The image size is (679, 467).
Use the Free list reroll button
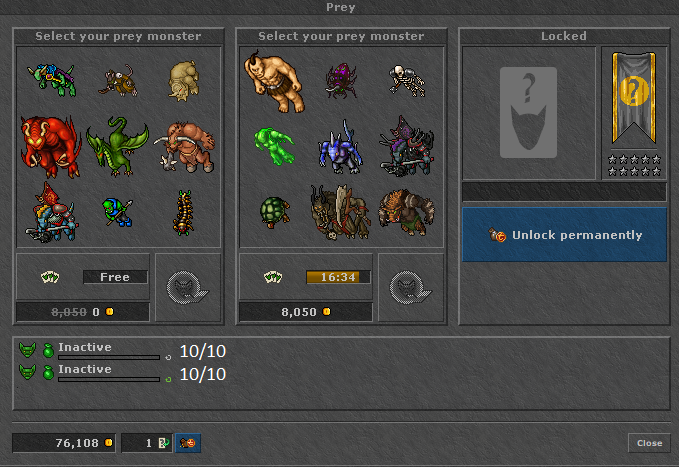pyautogui.click(x=114, y=277)
